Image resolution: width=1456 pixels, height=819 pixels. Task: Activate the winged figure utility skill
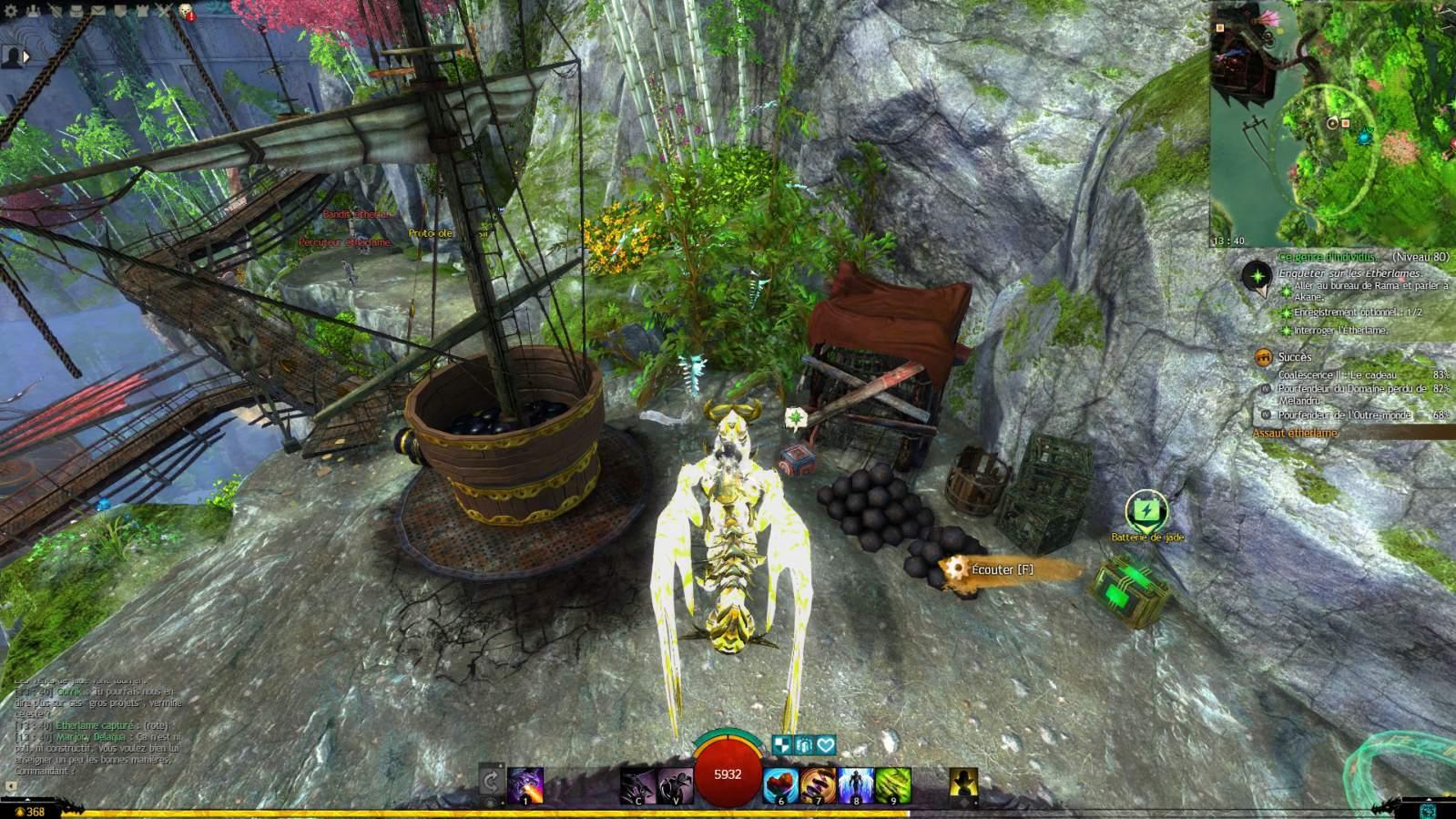(x=855, y=786)
